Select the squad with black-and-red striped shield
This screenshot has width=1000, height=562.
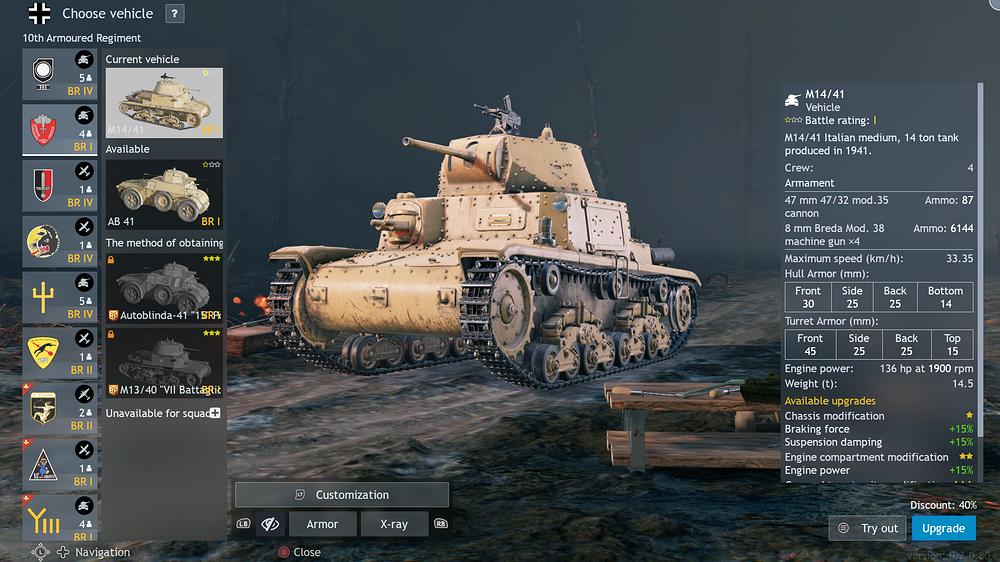(x=60, y=186)
